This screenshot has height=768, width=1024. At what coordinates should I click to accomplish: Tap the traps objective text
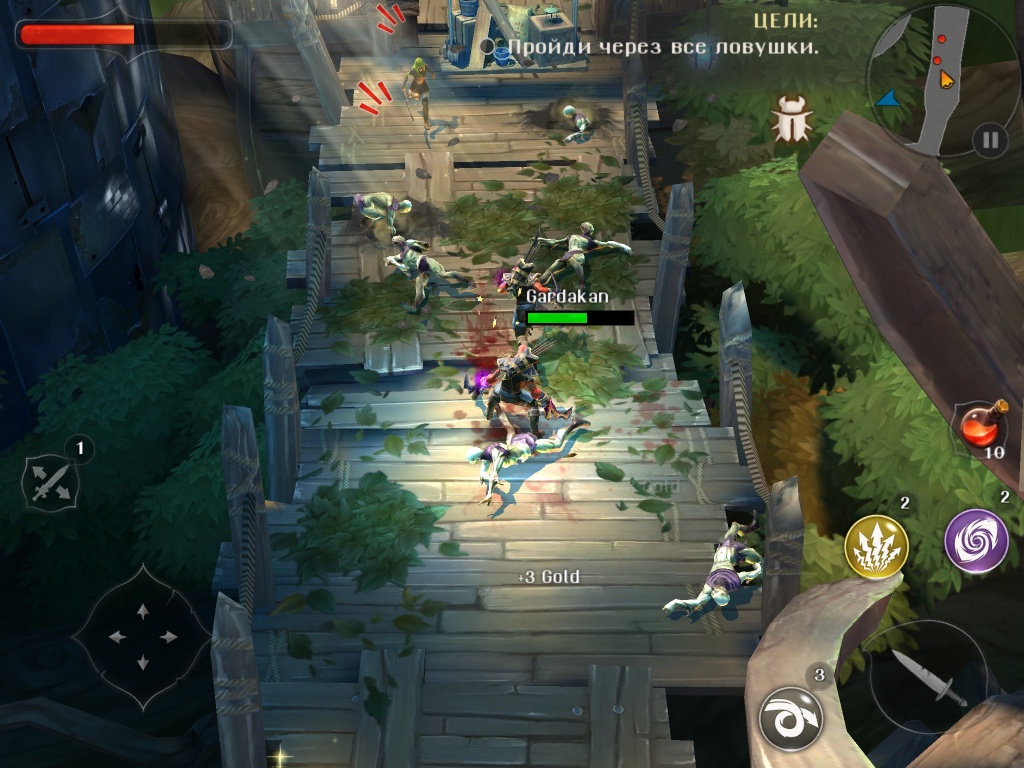click(x=662, y=47)
